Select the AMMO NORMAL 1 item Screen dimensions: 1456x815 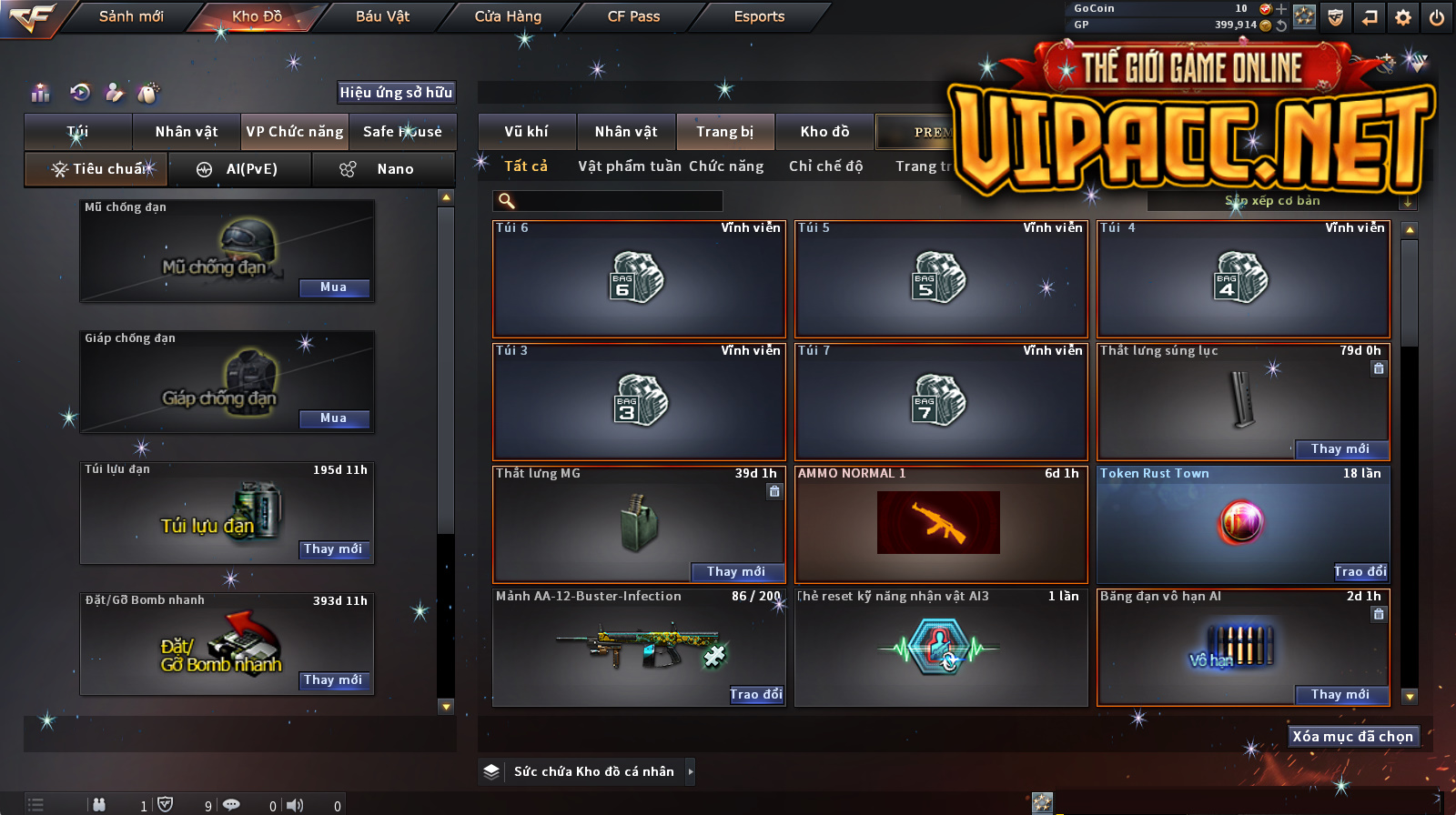[x=940, y=524]
